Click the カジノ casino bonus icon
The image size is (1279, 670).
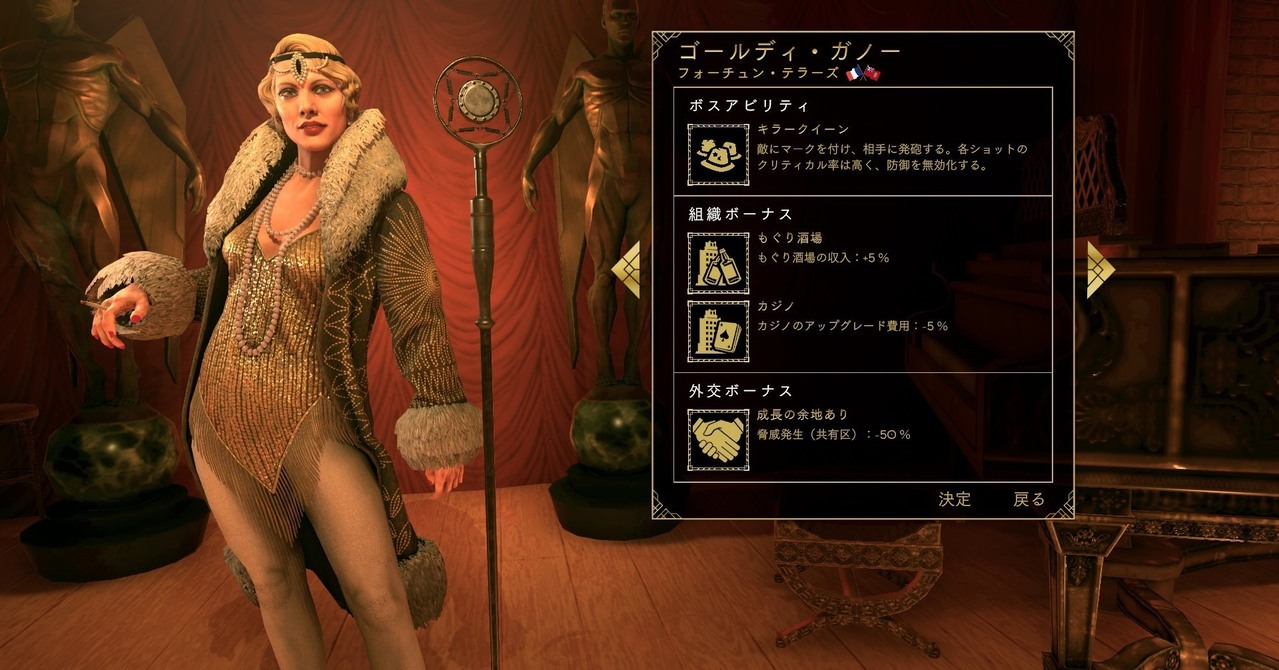point(718,331)
